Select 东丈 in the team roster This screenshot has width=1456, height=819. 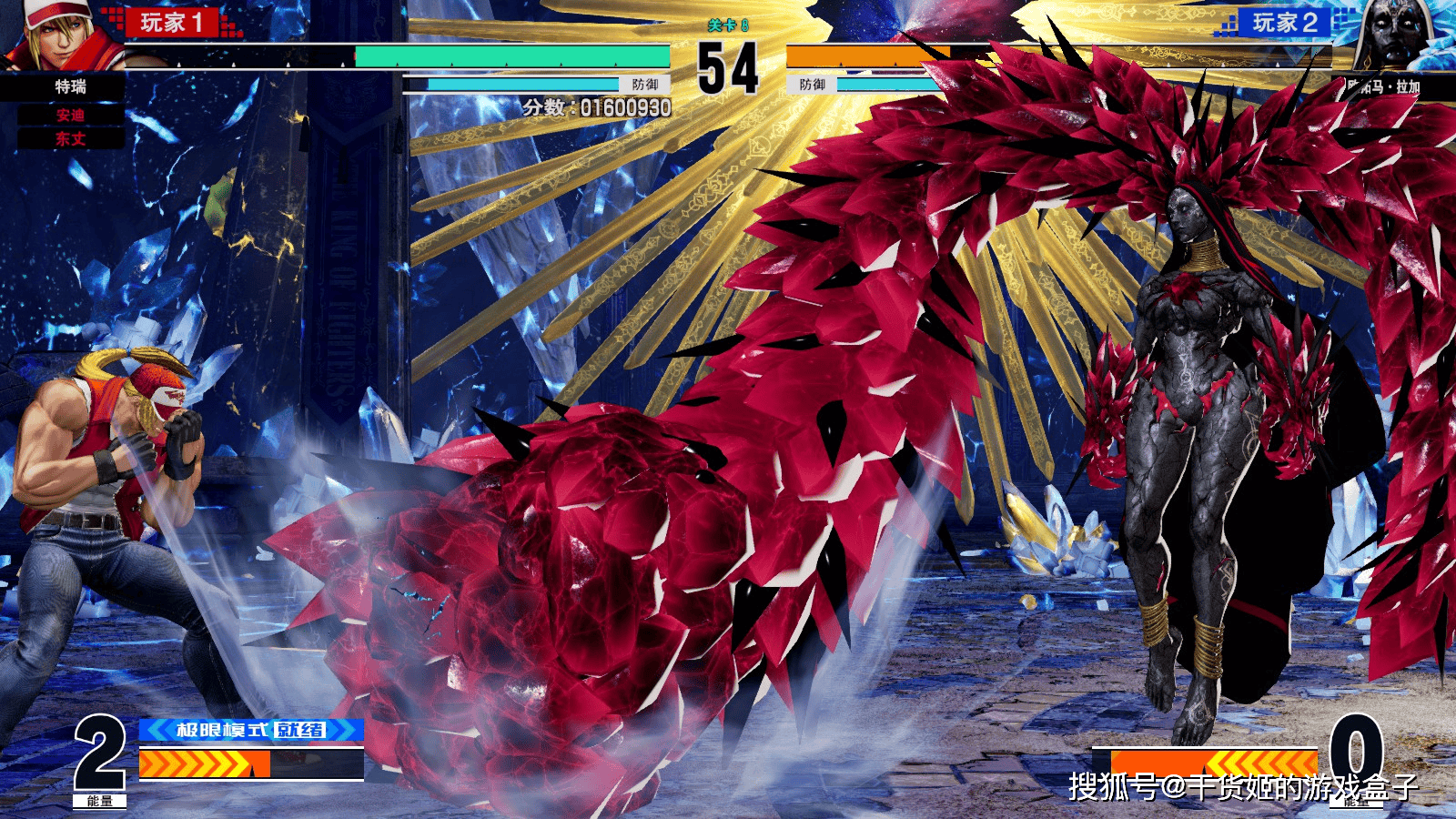(70, 139)
